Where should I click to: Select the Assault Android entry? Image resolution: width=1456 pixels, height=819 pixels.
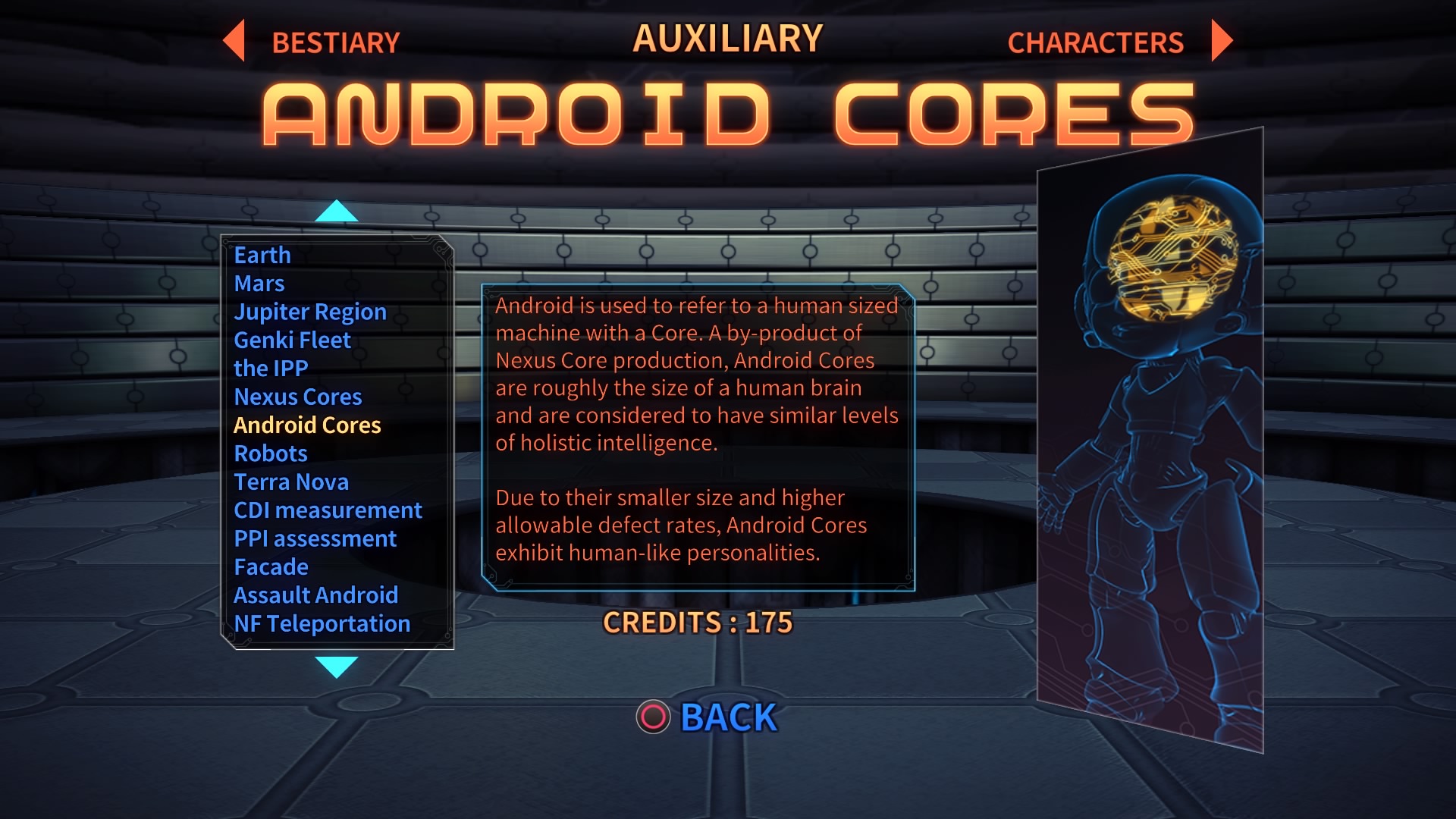click(317, 595)
